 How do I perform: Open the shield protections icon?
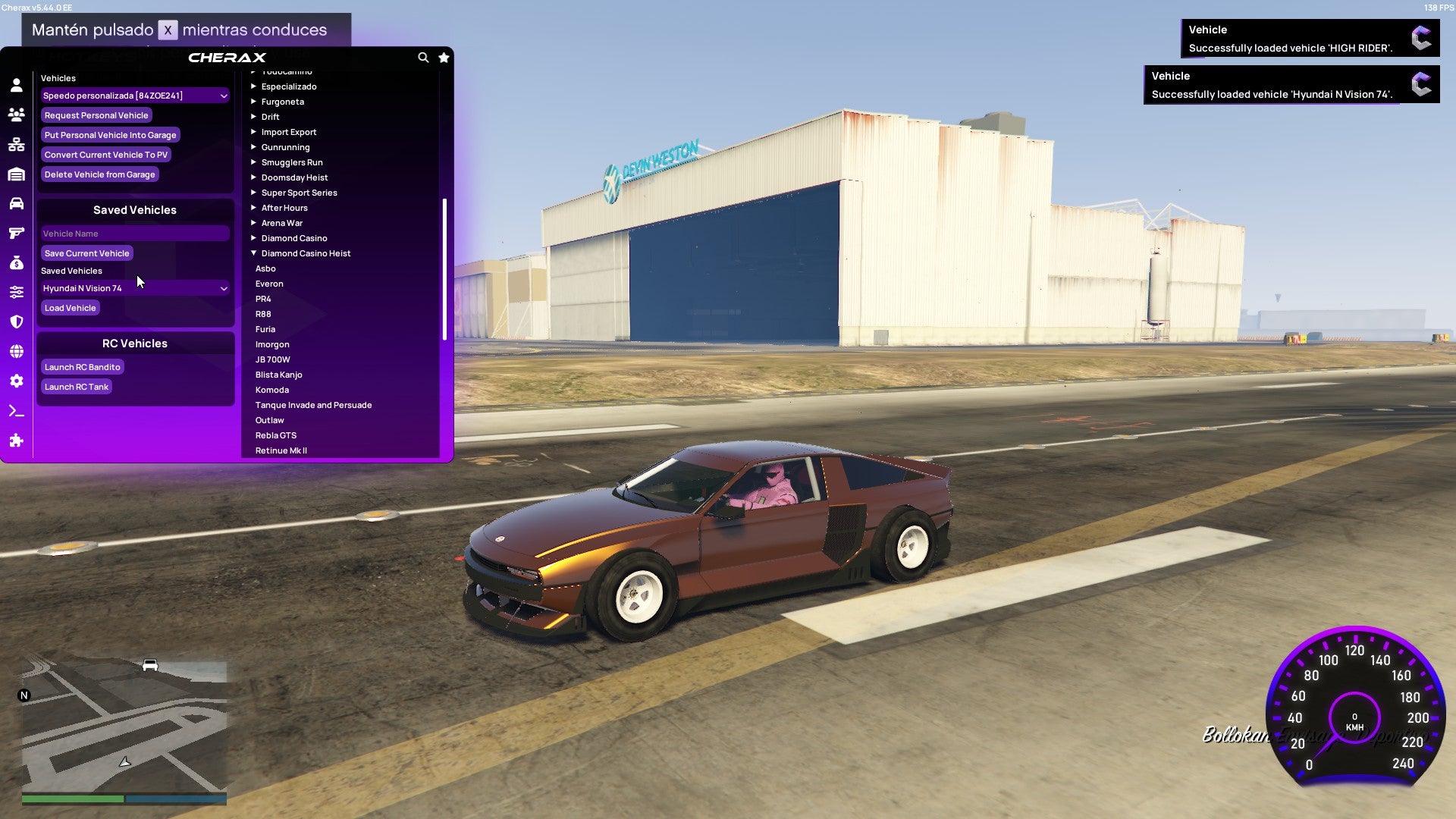pyautogui.click(x=17, y=319)
